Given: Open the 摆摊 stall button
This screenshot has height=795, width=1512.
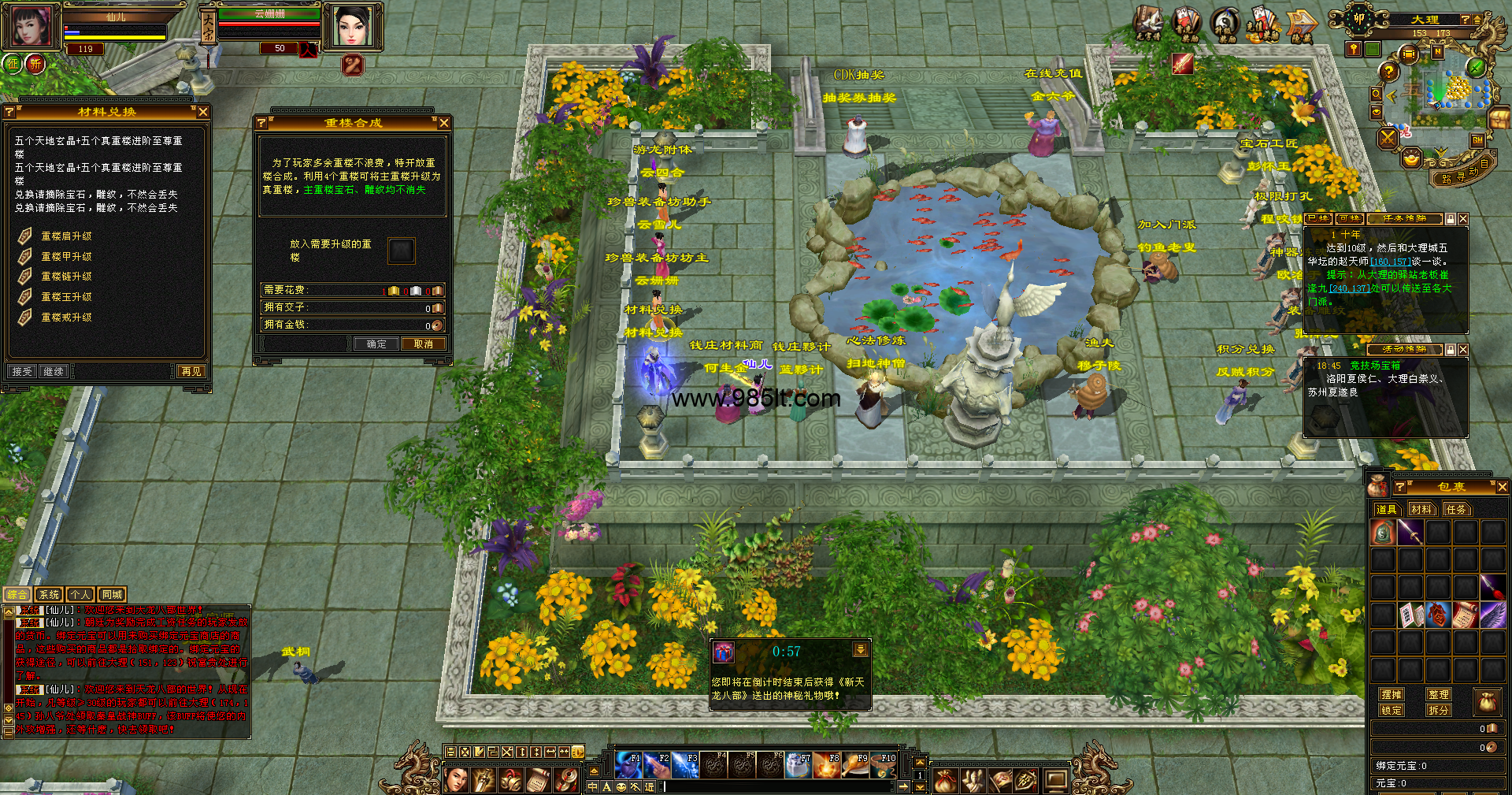Looking at the screenshot, I should tap(1392, 694).
